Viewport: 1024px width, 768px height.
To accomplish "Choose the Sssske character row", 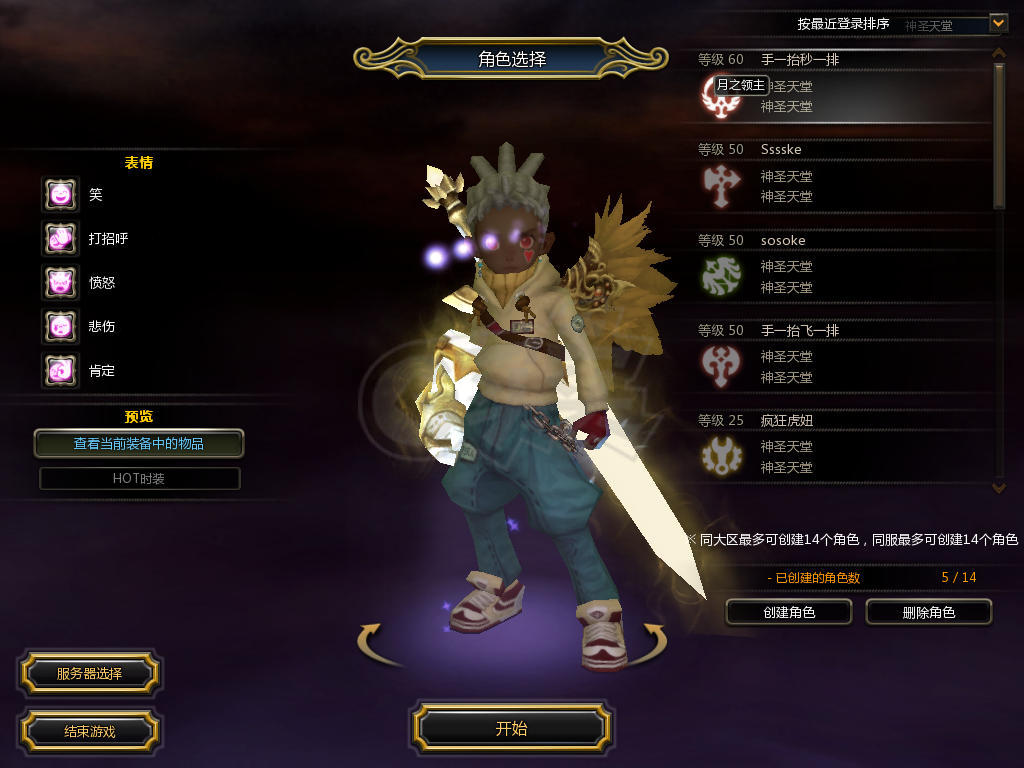I will click(x=840, y=178).
